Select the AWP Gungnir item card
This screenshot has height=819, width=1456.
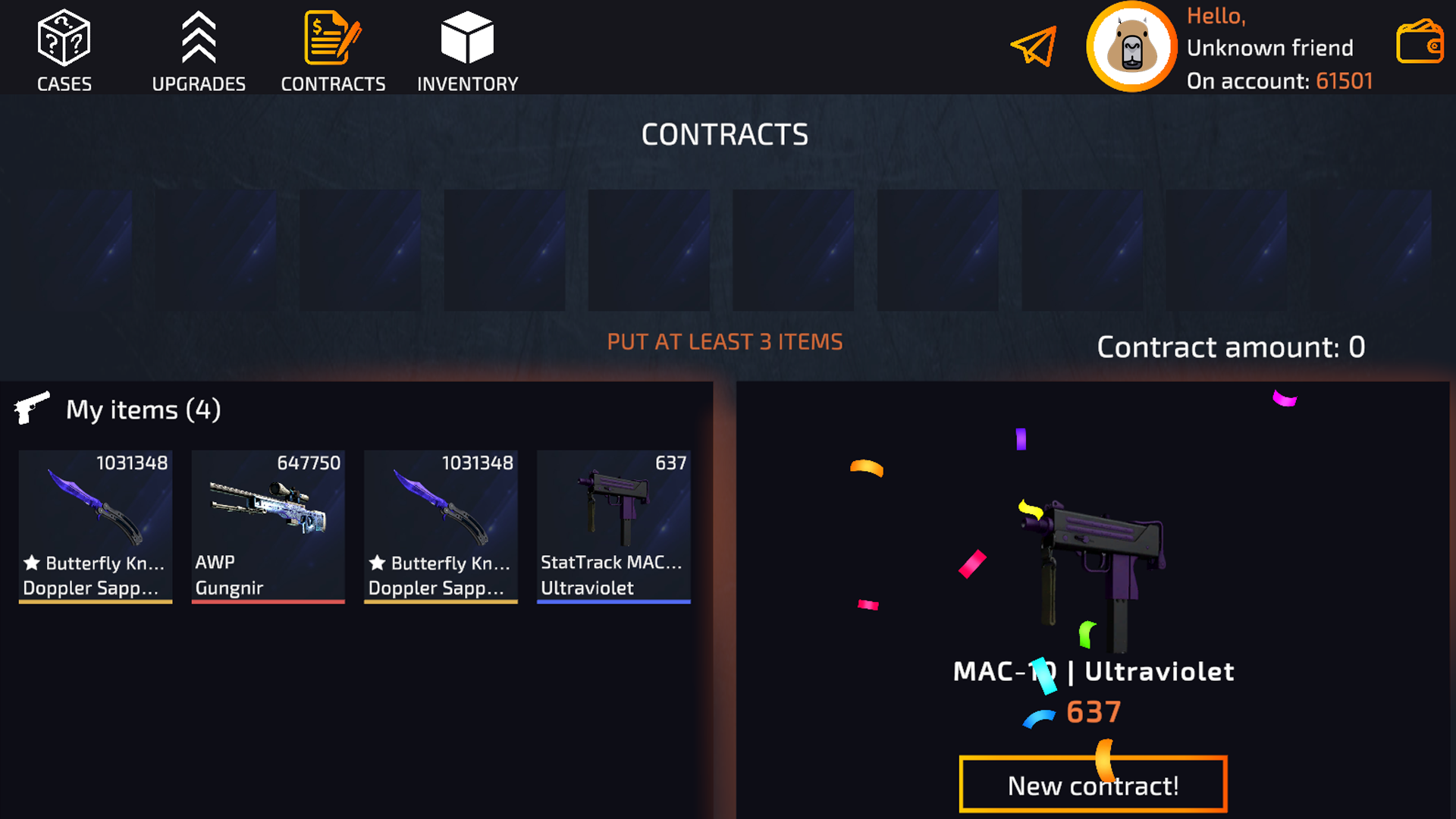click(268, 526)
